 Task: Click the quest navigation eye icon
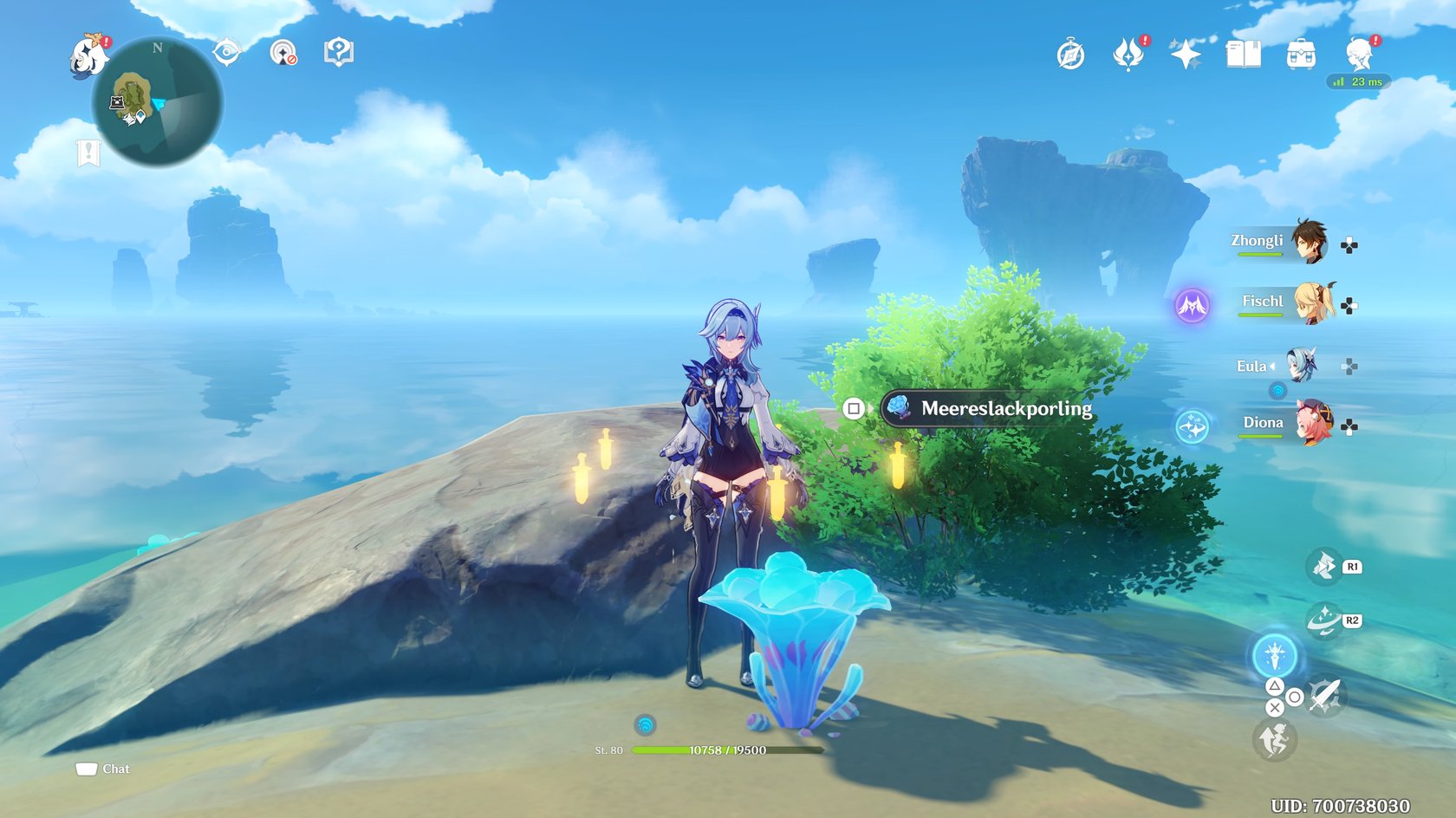click(226, 52)
